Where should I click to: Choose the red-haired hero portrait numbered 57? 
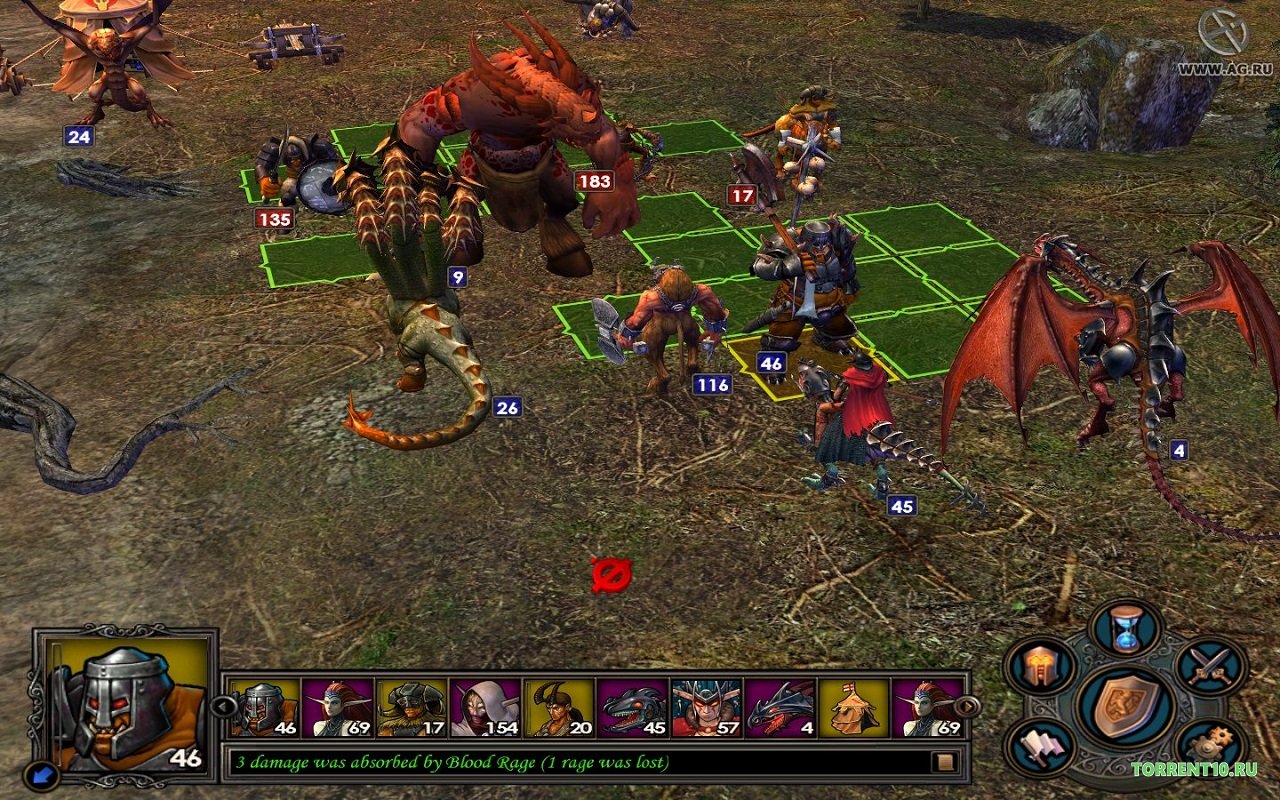point(706,708)
